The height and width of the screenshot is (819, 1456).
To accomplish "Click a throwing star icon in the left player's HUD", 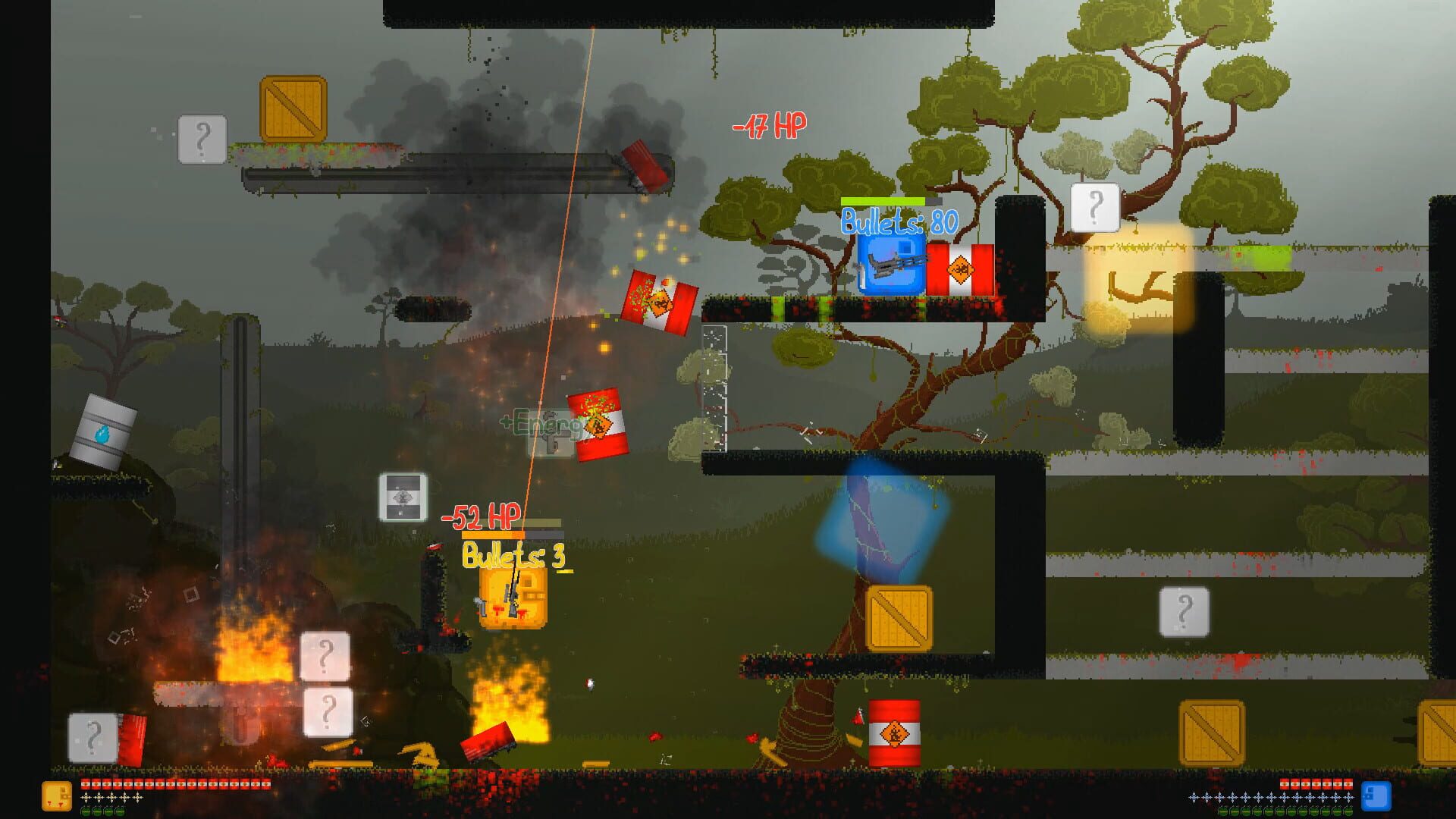I will tap(86, 797).
